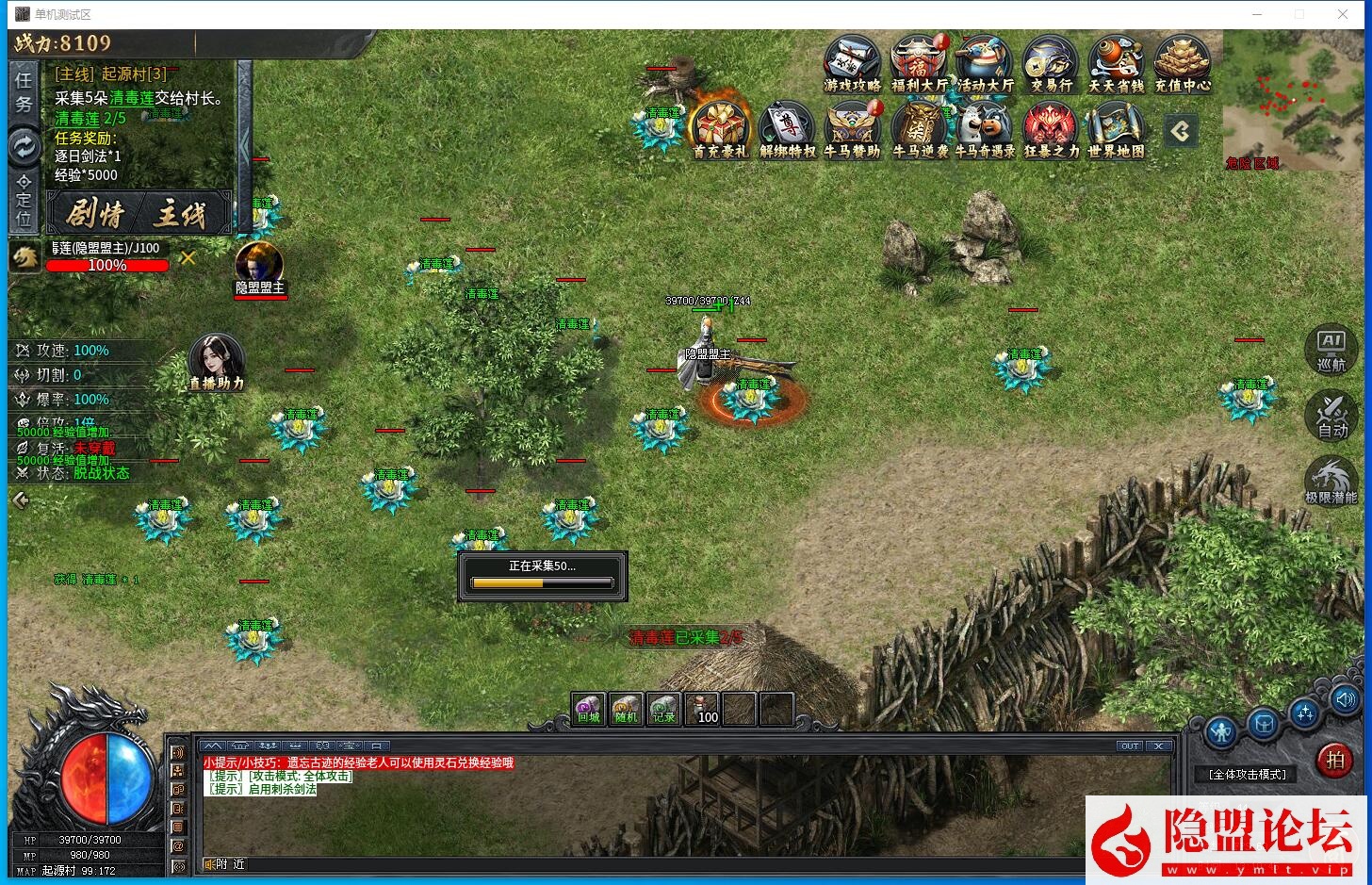Open the 极限潜能 potential button
Image resolution: width=1372 pixels, height=885 pixels.
[1331, 481]
